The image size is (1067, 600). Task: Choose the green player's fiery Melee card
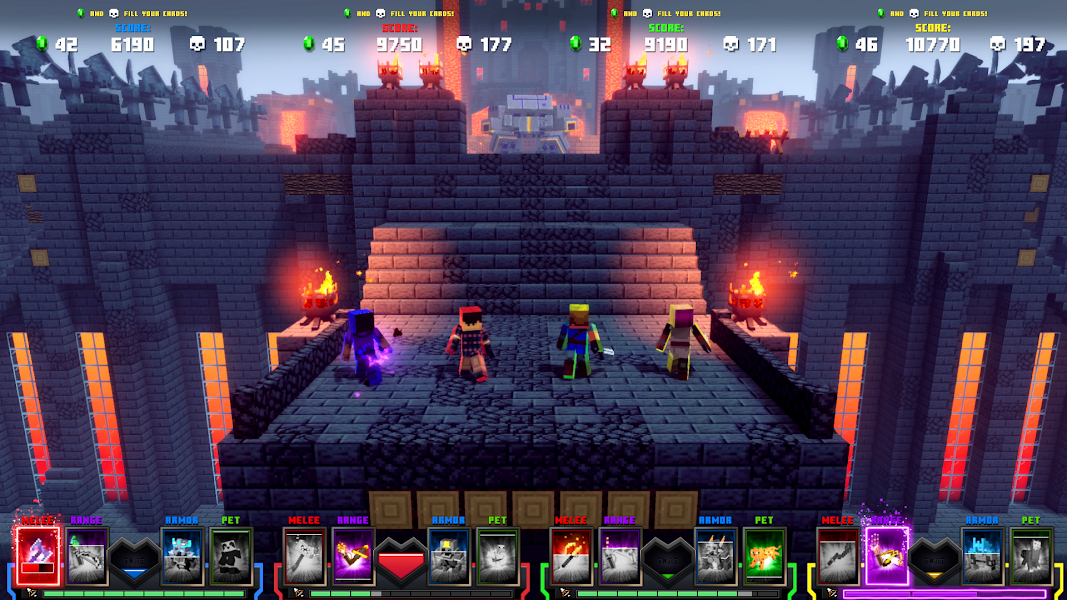(571, 556)
